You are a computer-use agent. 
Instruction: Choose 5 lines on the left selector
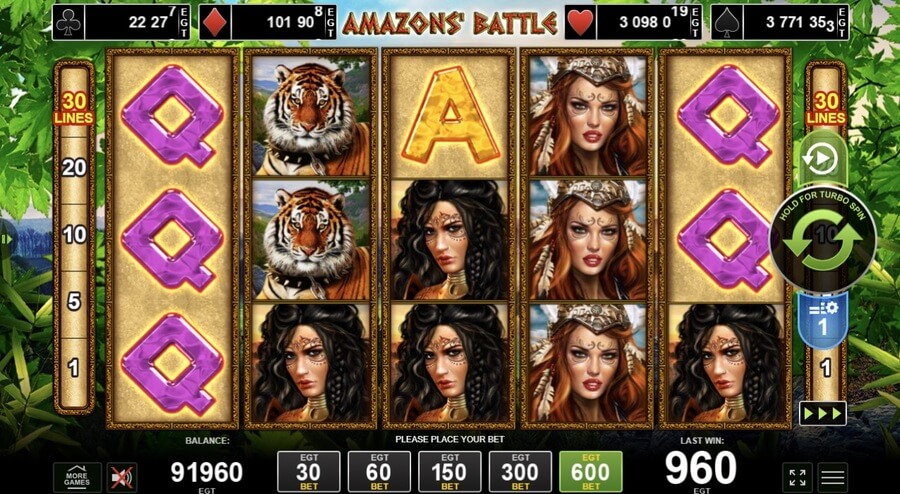pos(74,301)
